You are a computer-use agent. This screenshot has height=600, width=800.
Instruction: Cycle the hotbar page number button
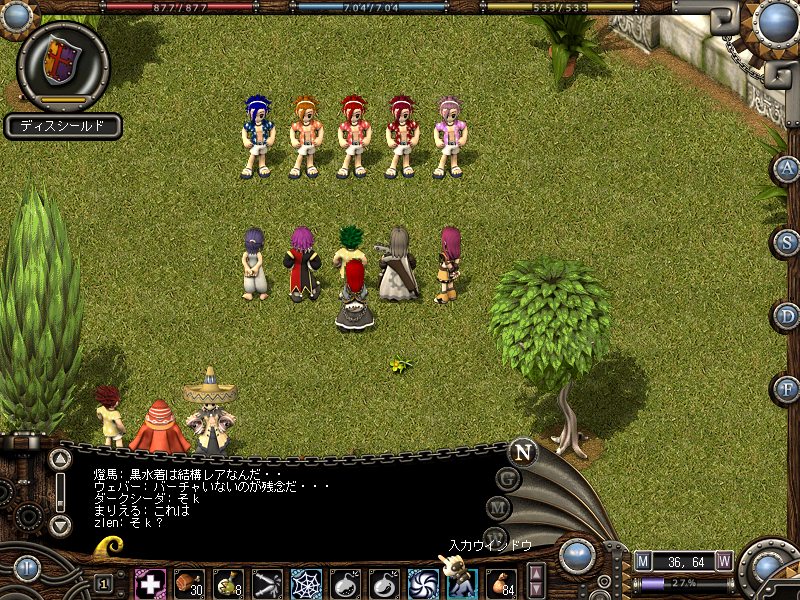click(104, 582)
